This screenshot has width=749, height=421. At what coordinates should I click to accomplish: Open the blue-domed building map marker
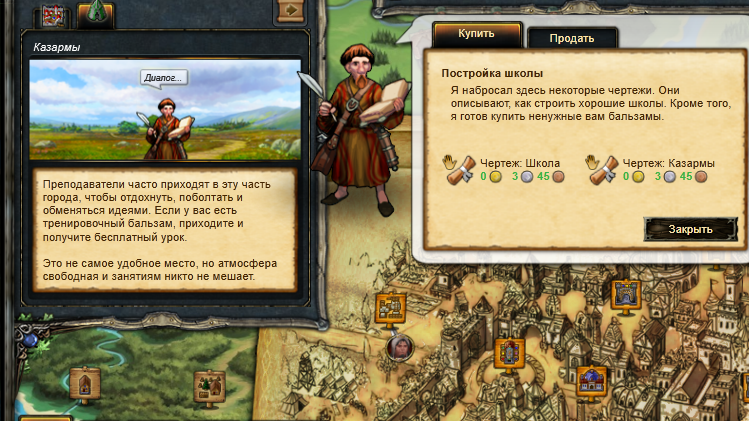click(591, 380)
